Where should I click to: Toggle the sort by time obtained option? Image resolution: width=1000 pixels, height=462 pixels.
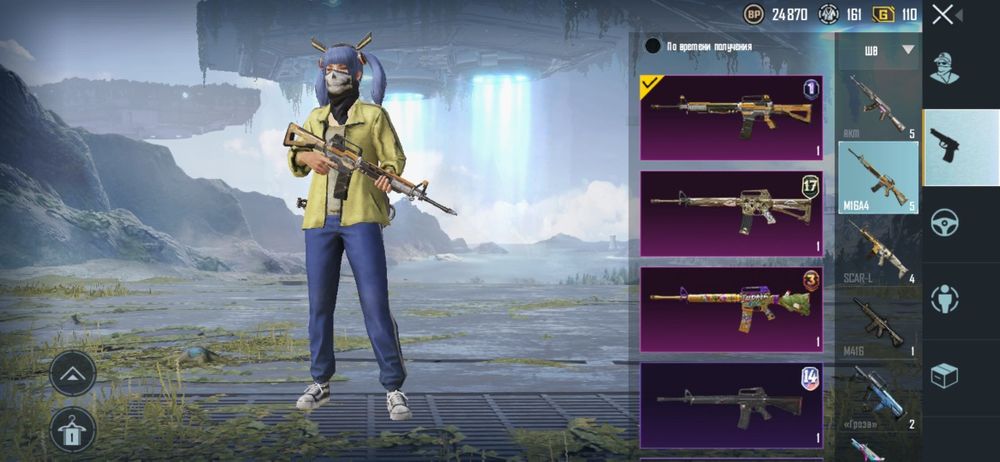tap(653, 45)
